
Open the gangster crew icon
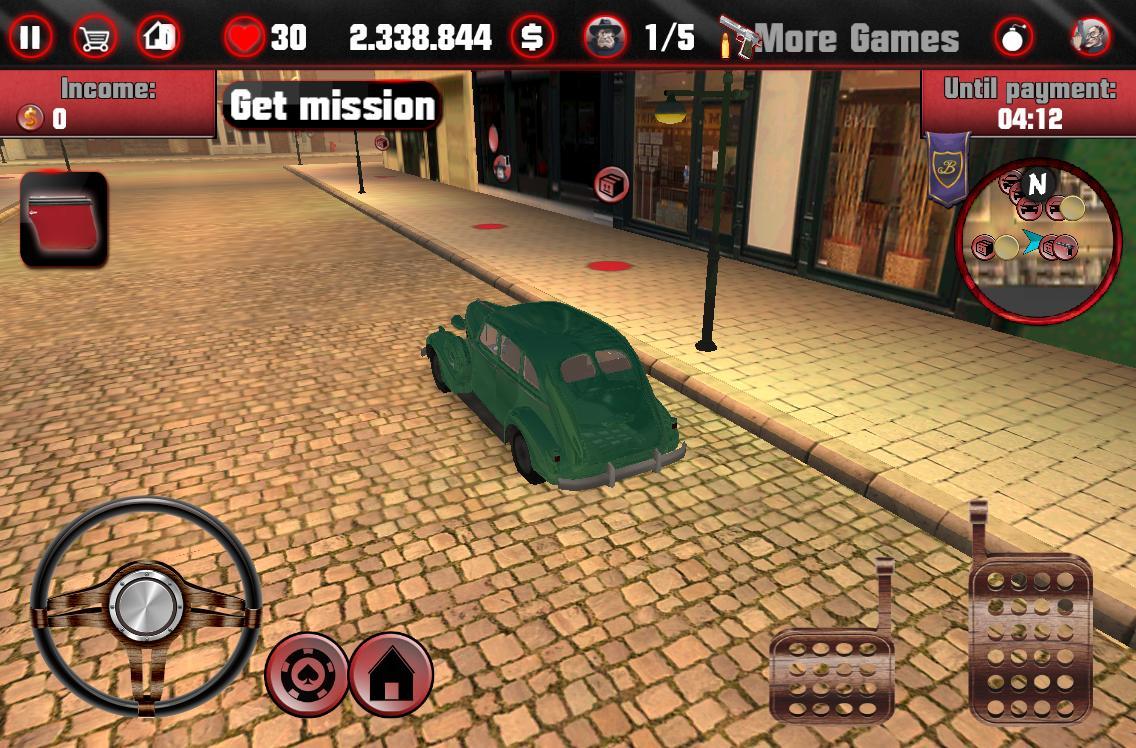click(x=606, y=38)
